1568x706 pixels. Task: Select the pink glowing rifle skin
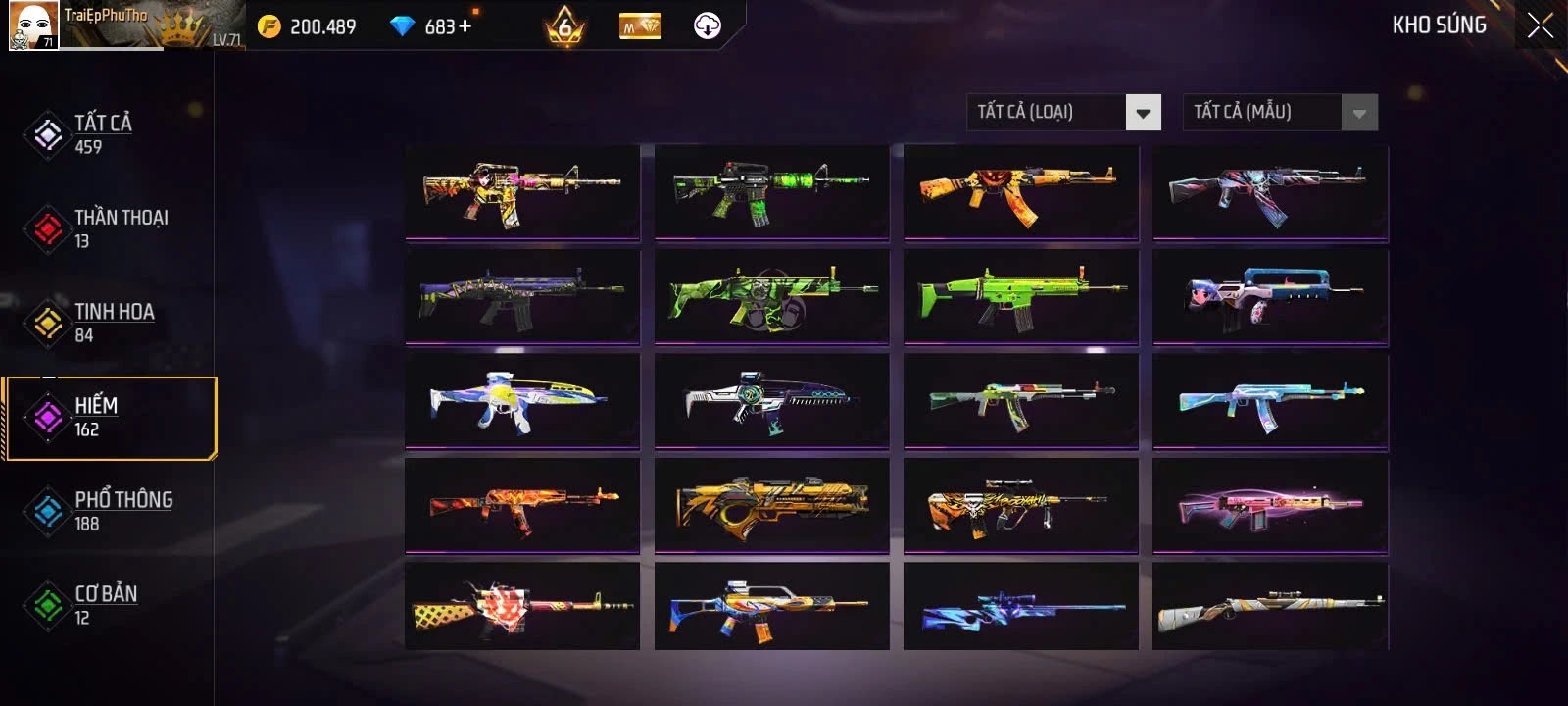[1270, 504]
